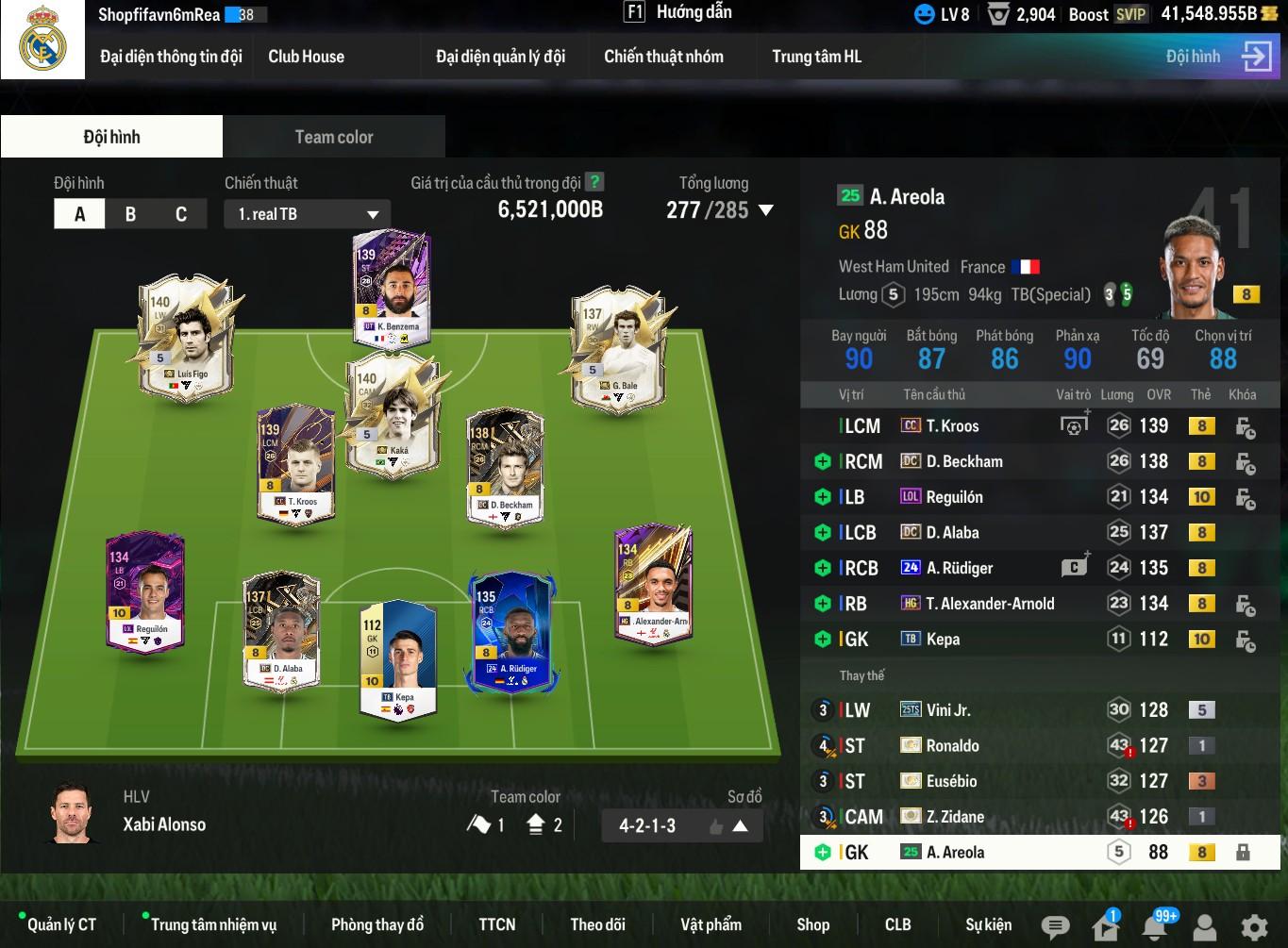Open the bell notifications showing 99+
This screenshot has height=948, width=1288.
click(1155, 926)
